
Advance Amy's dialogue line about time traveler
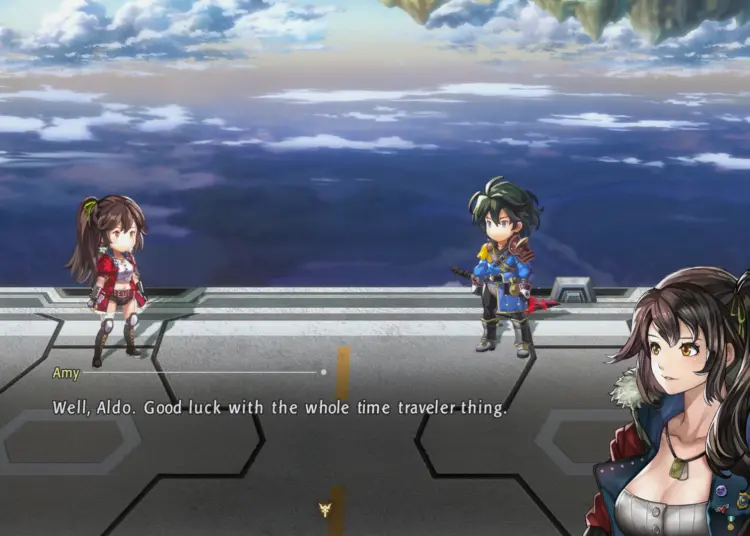(x=280, y=408)
